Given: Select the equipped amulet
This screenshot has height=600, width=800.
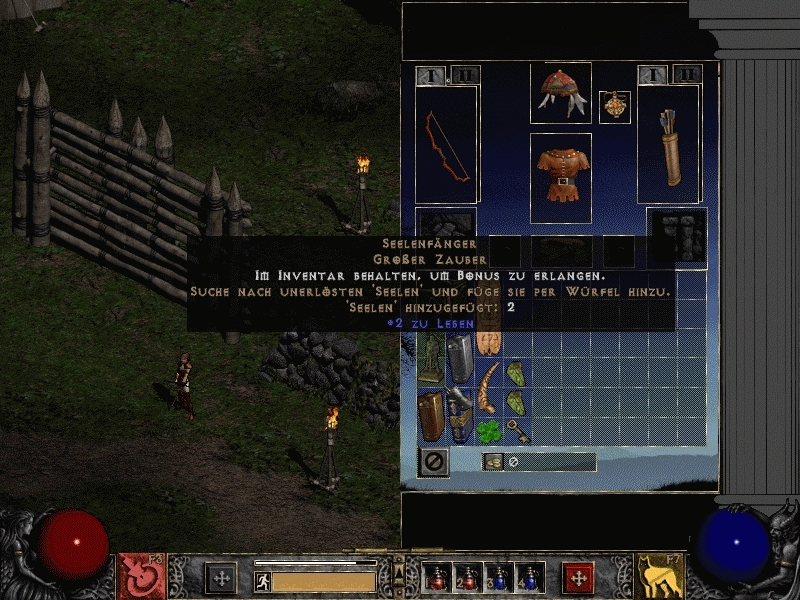Looking at the screenshot, I should point(614,107).
